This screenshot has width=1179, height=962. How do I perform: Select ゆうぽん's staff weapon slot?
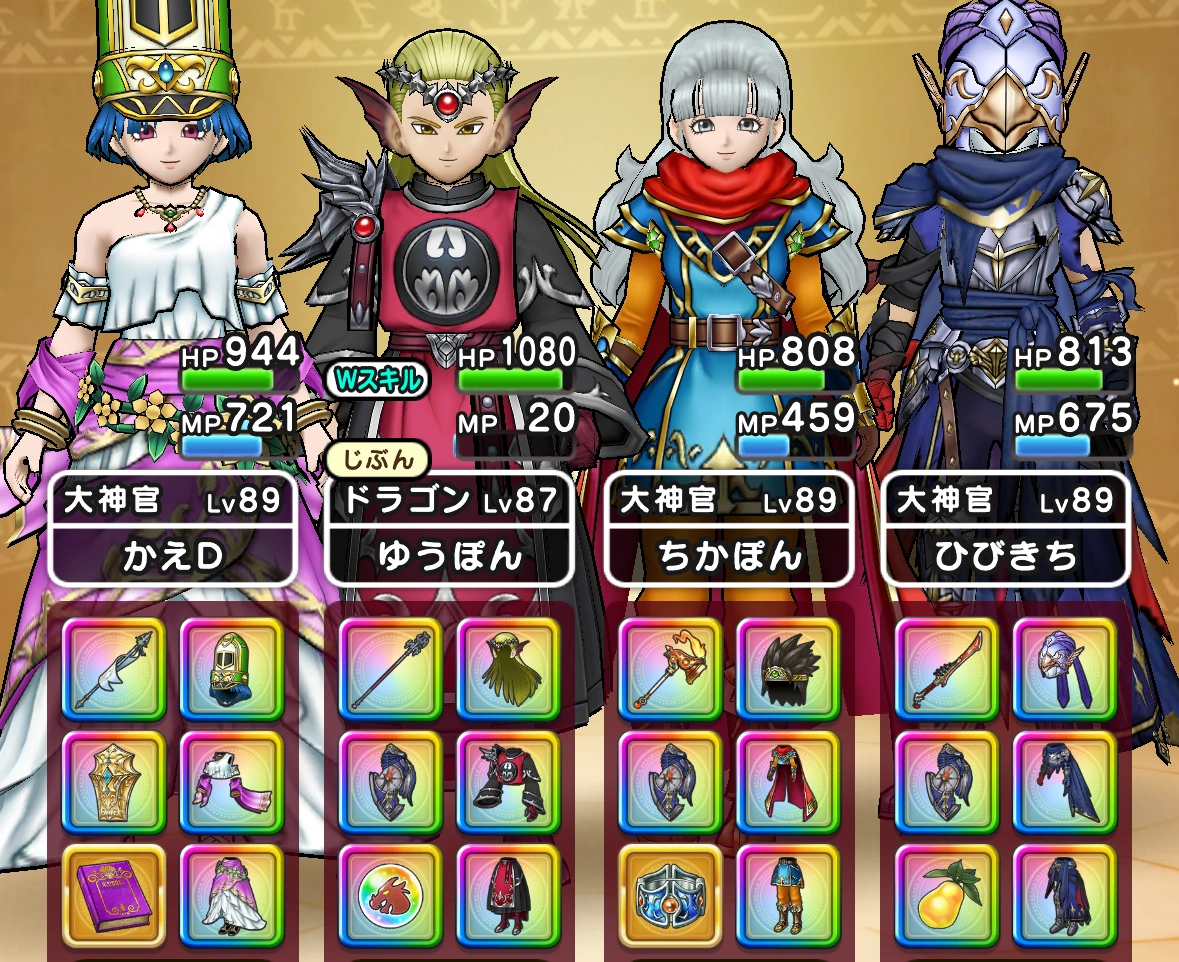391,669
